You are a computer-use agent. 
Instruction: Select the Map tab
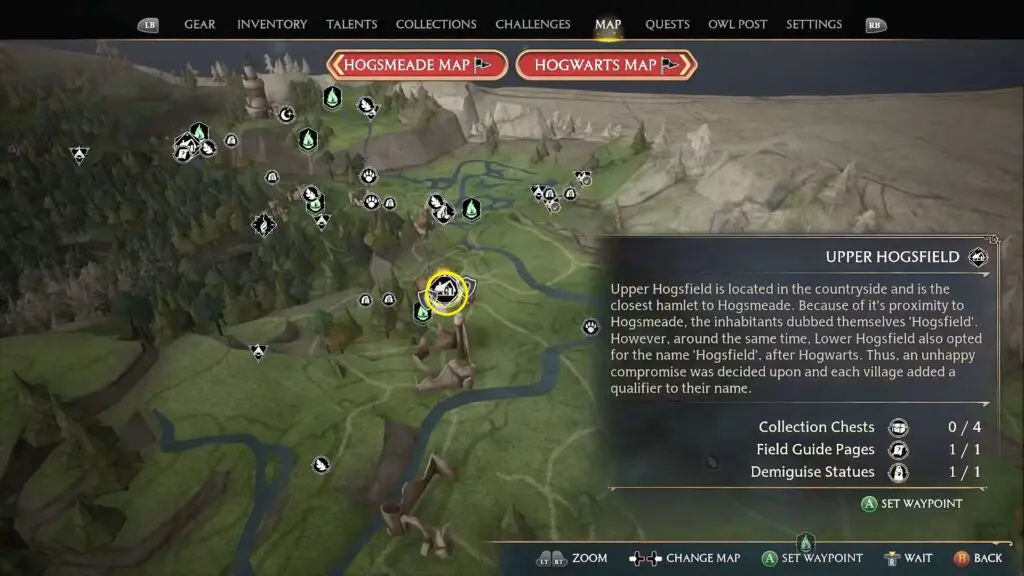pyautogui.click(x=608, y=24)
